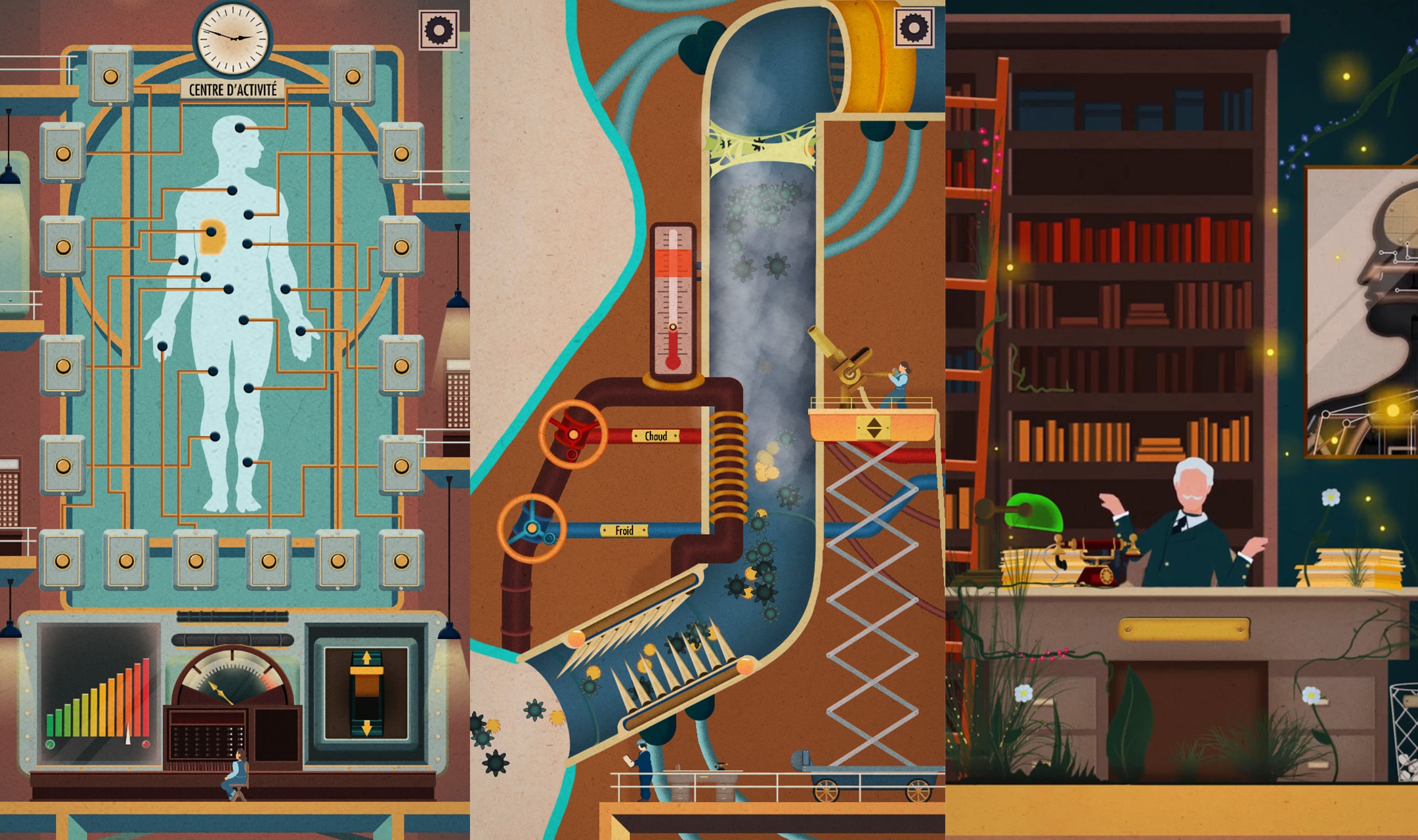This screenshot has width=1418, height=840.
Task: Click the down arrow on the lever panel
Action: tap(366, 727)
